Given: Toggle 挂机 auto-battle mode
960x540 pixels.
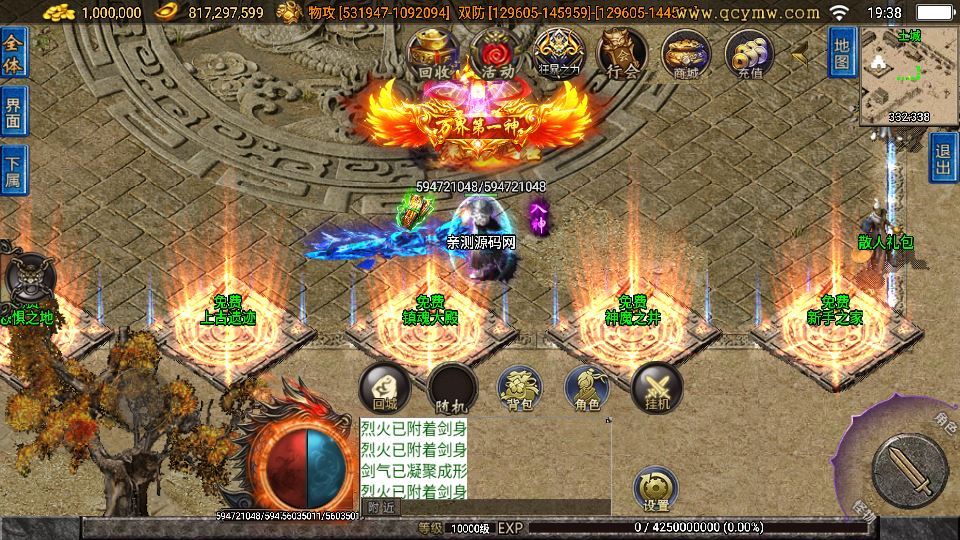Looking at the screenshot, I should (x=657, y=387).
